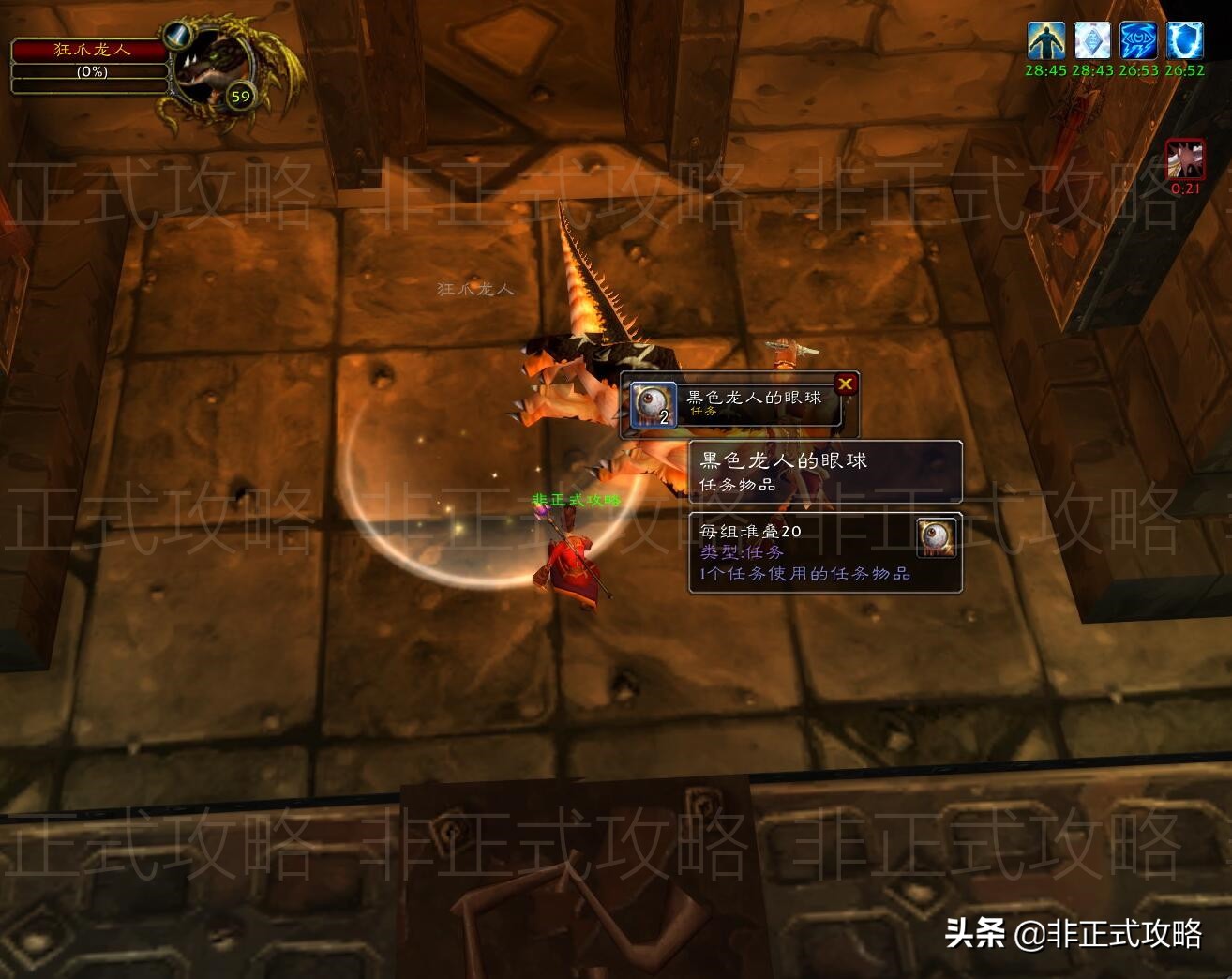Select the frost crystal buff icon timed 28:43
The width and height of the screenshot is (1232, 979).
[x=1091, y=40]
